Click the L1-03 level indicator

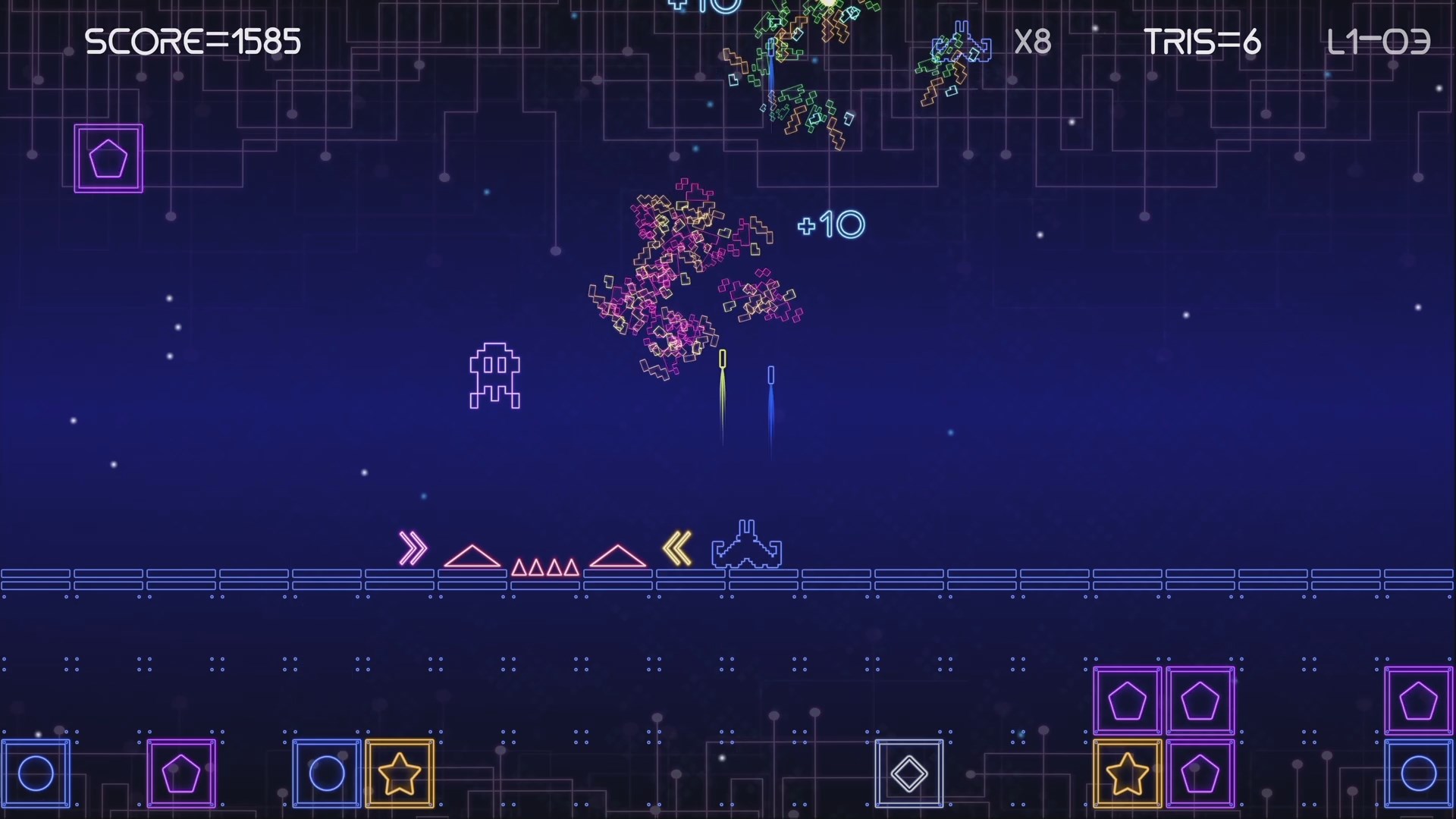pyautogui.click(x=1376, y=42)
